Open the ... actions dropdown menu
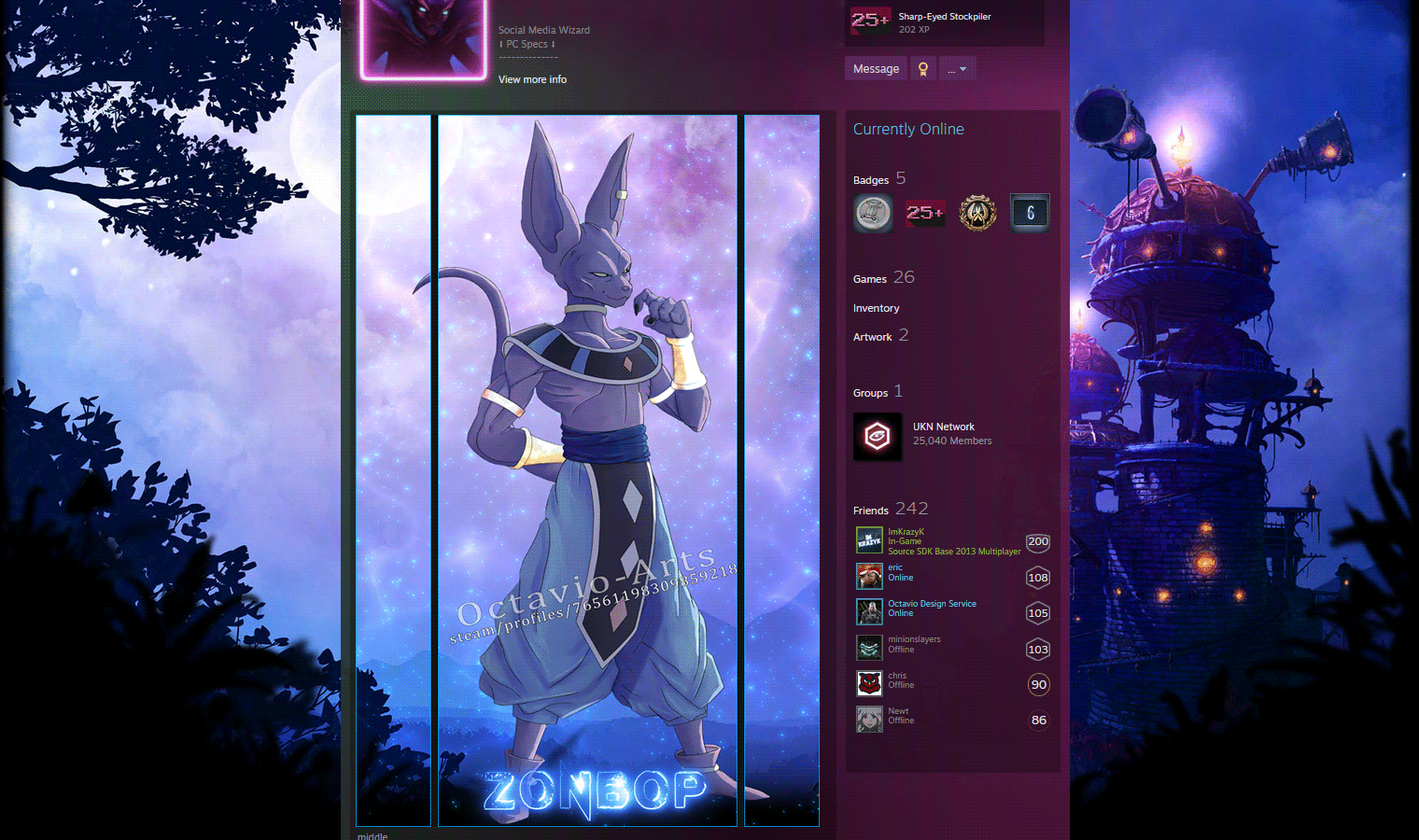This screenshot has width=1419, height=840. click(x=957, y=67)
